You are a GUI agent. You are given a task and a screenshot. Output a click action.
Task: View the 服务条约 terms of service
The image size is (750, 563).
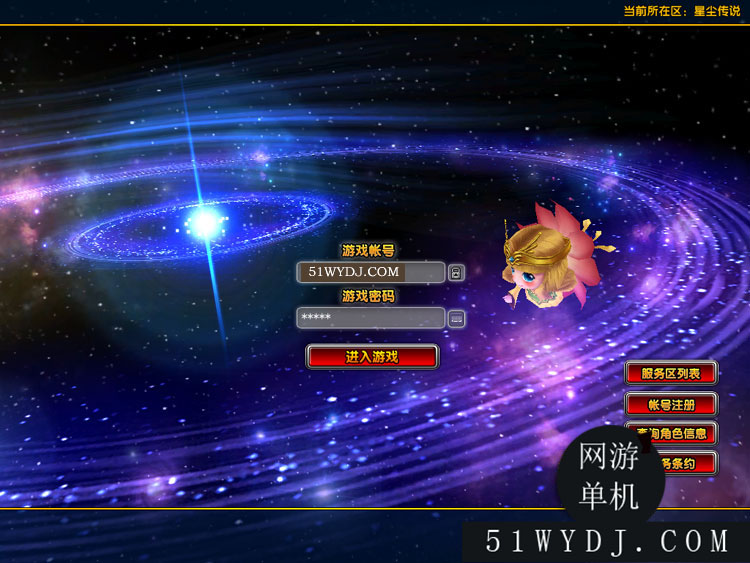pyautogui.click(x=692, y=463)
